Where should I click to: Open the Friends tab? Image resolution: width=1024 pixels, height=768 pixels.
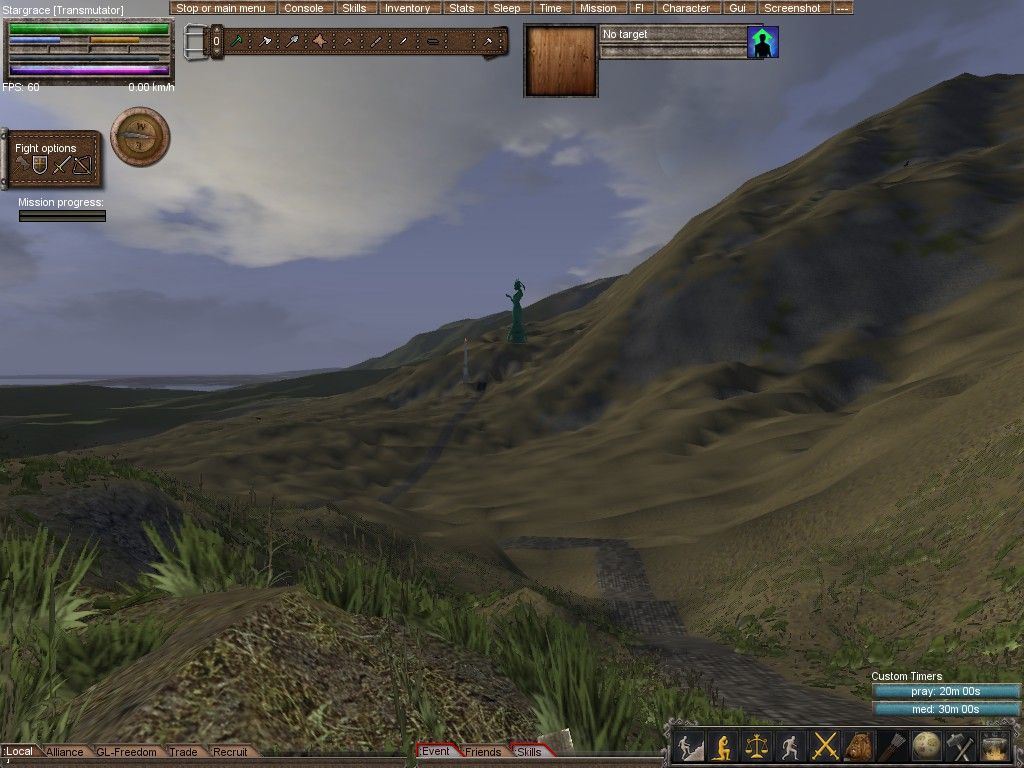[x=483, y=752]
